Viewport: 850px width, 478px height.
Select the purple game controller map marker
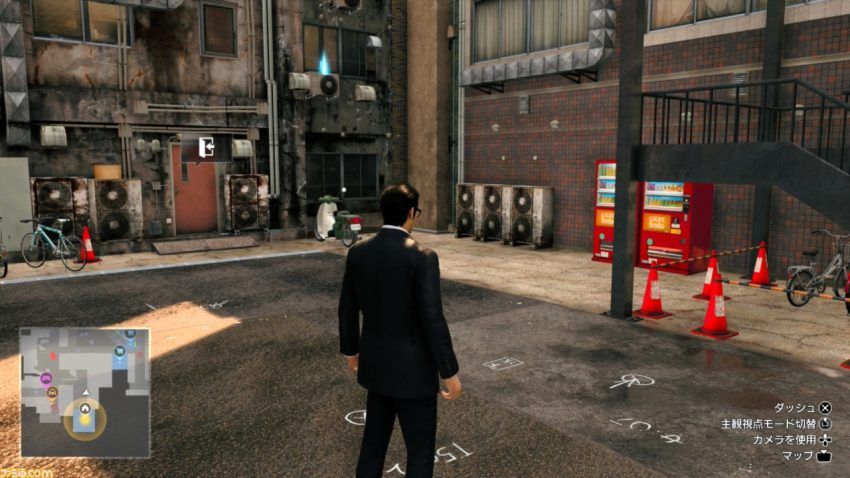(46, 378)
